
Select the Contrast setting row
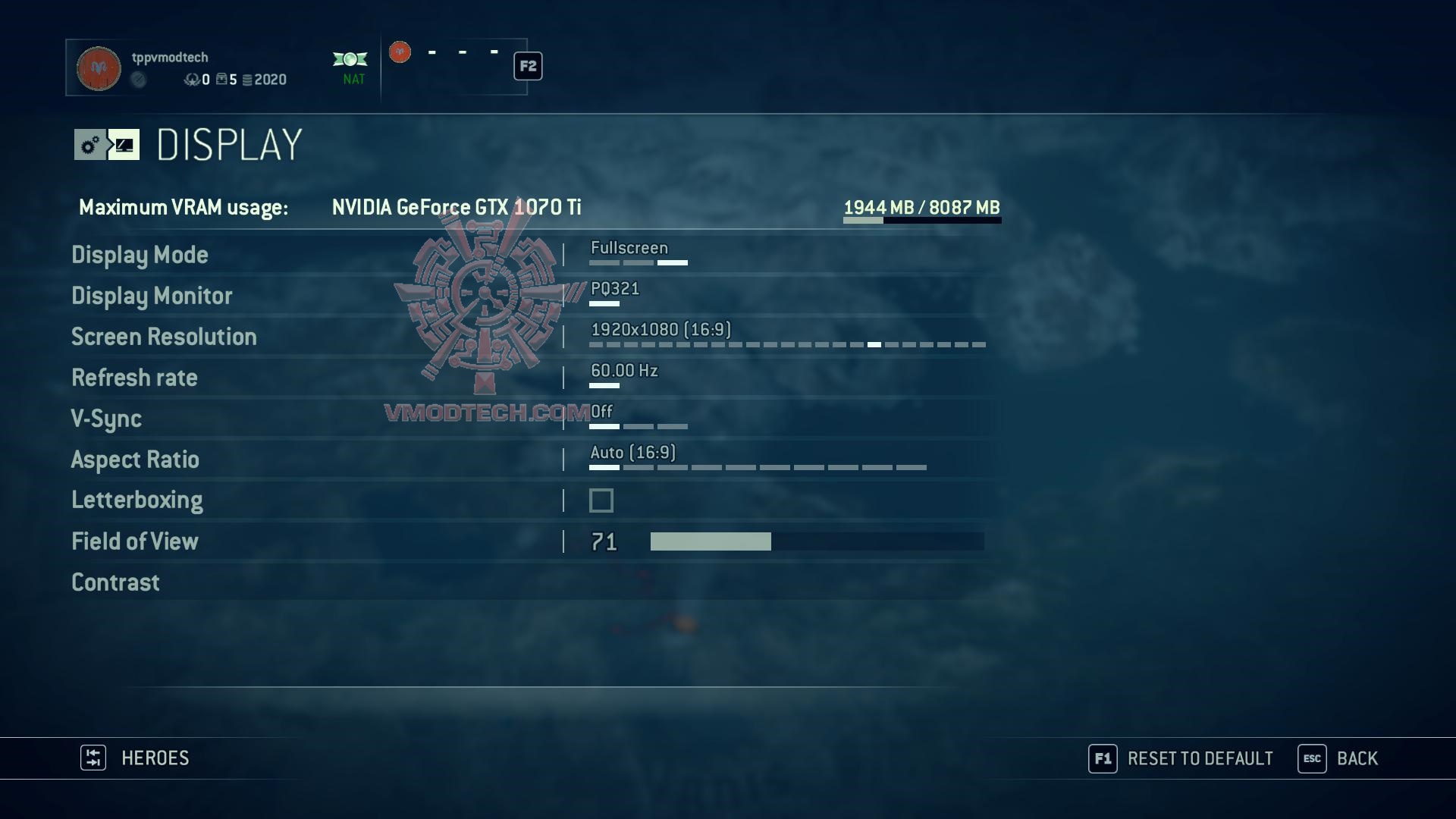pos(115,582)
